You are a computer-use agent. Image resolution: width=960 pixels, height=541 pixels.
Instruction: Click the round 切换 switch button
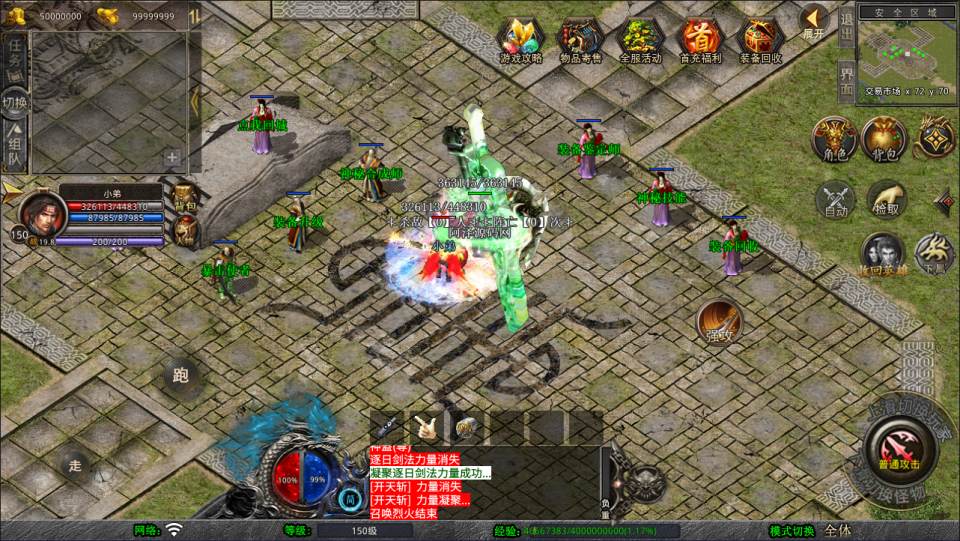15,102
